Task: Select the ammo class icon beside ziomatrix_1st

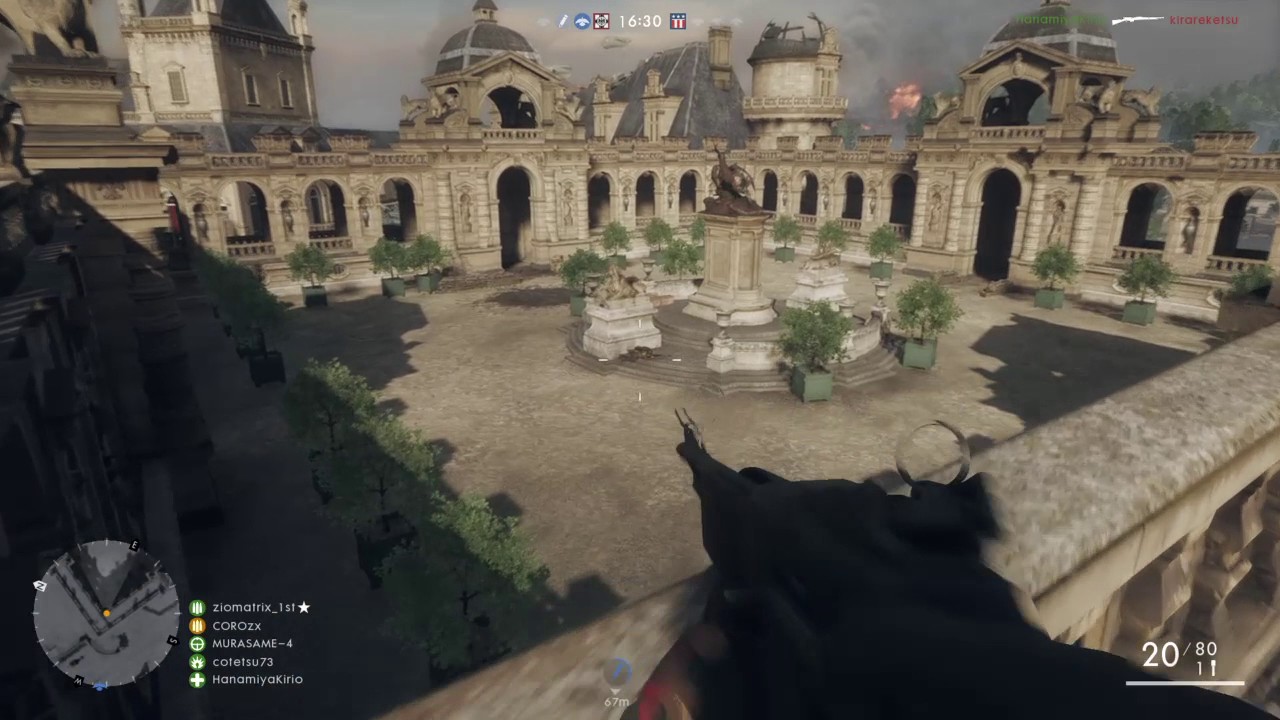Action: point(197,607)
